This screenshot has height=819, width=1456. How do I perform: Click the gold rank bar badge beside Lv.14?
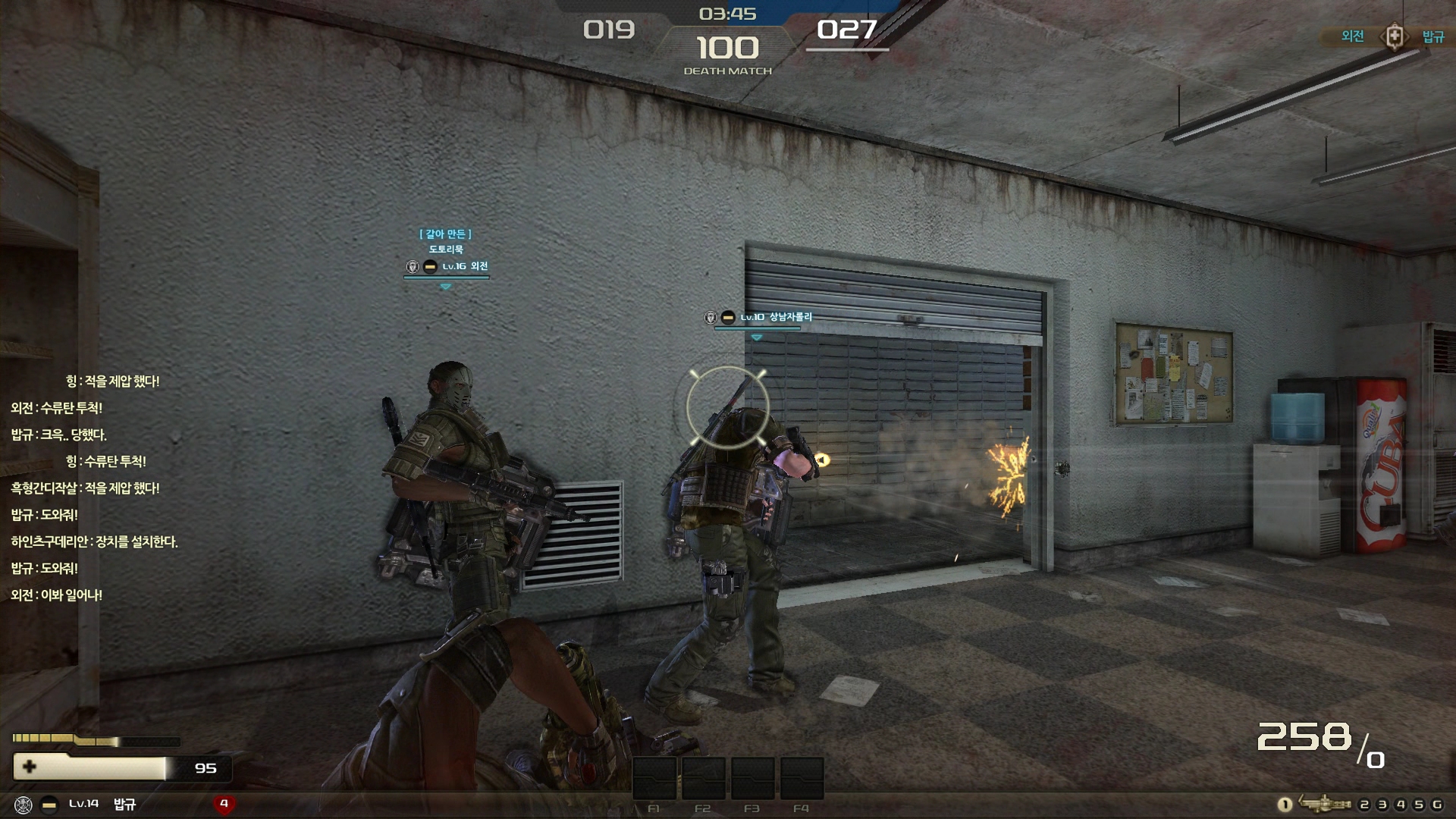[49, 805]
